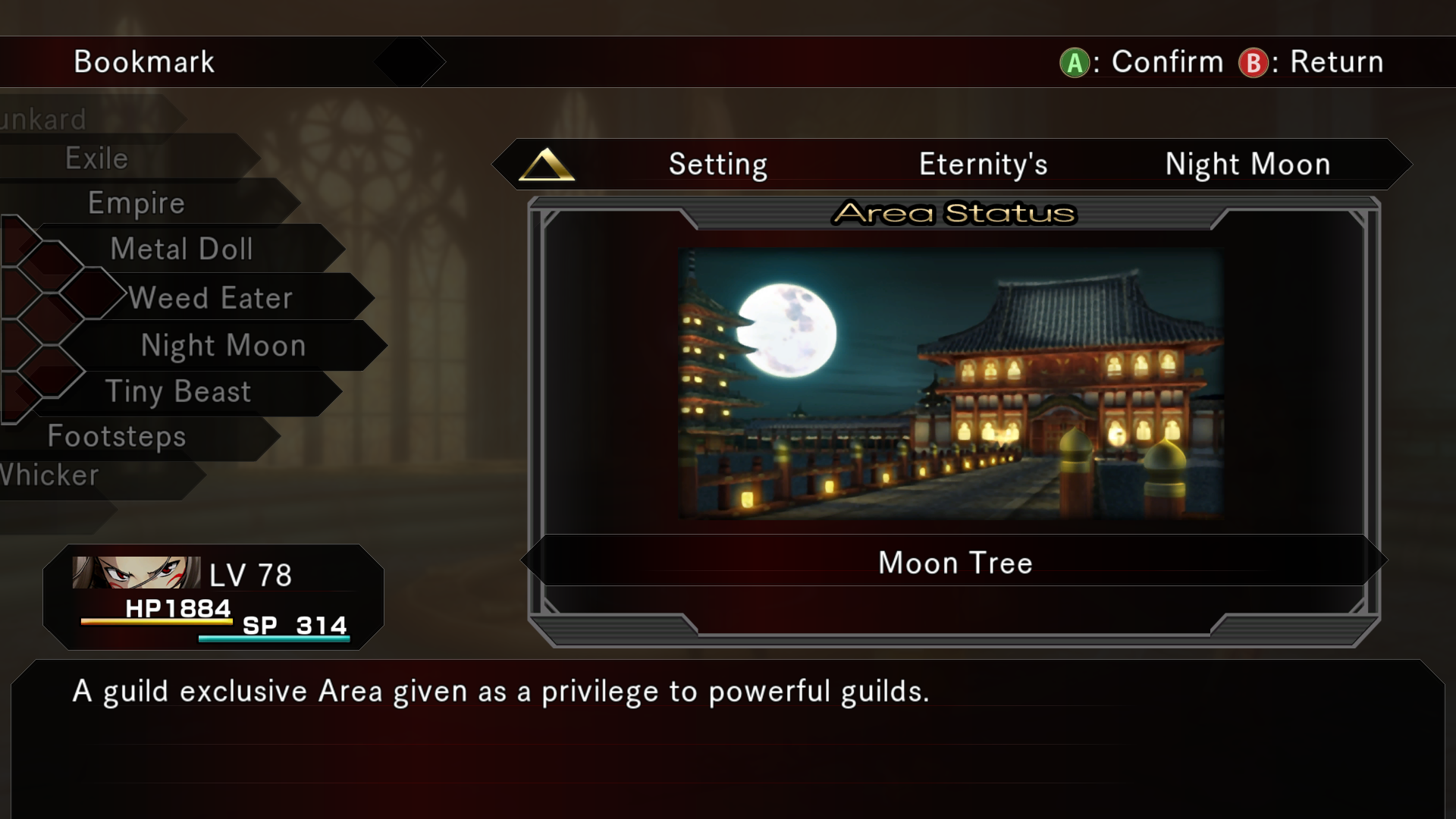The height and width of the screenshot is (819, 1456).
Task: Select the character portrait status panel
Action: click(x=213, y=597)
